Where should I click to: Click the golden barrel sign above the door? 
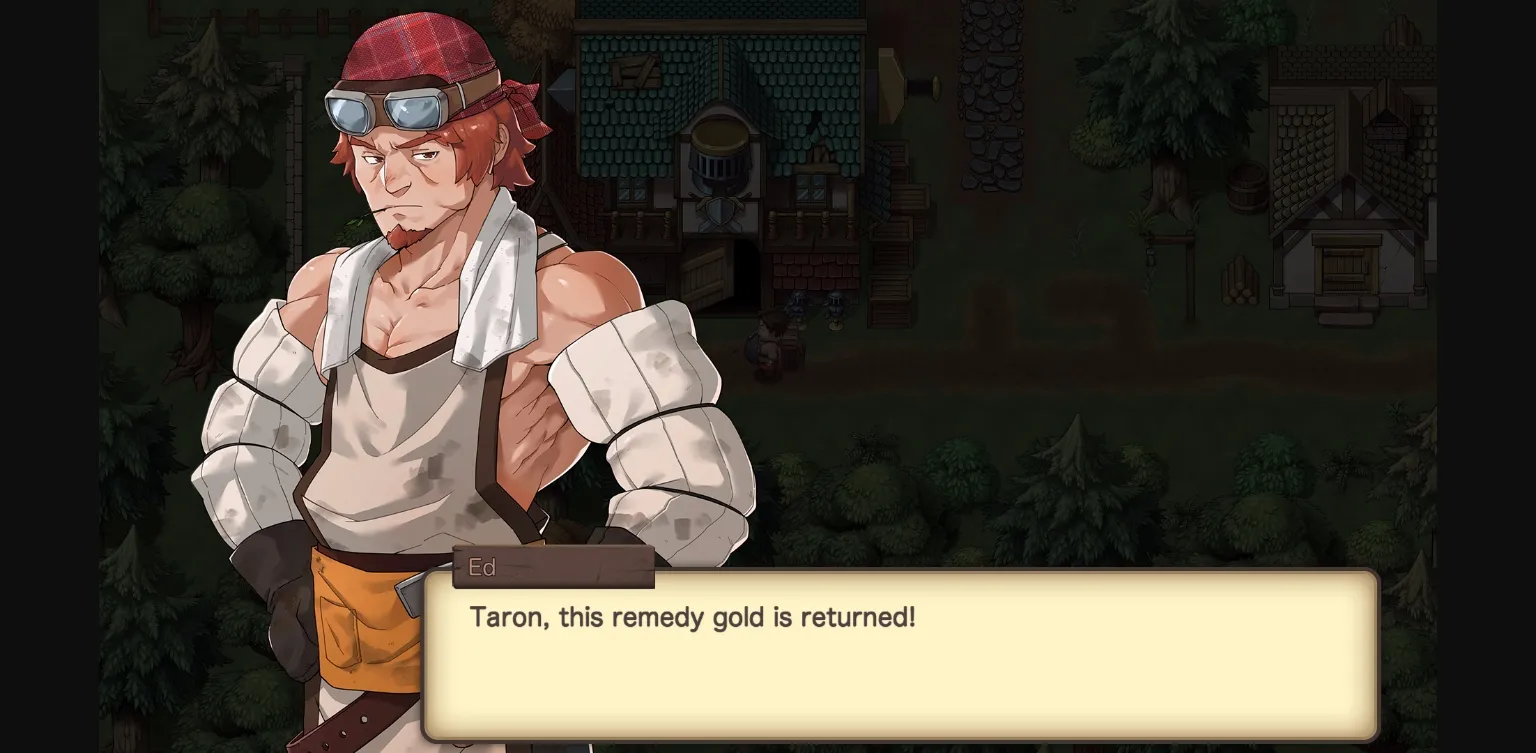coord(720,135)
